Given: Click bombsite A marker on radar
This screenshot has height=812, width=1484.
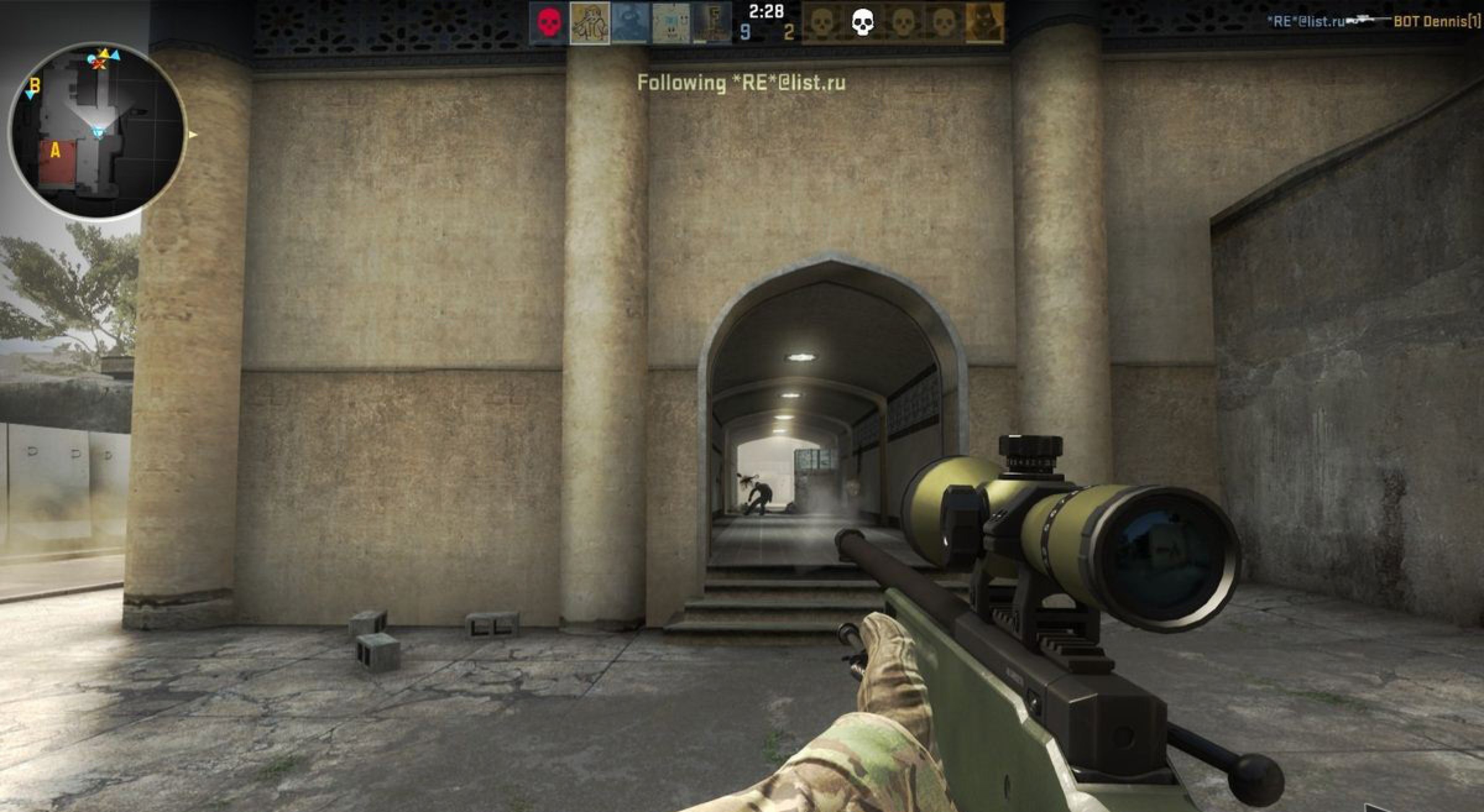Looking at the screenshot, I should pos(55,150).
